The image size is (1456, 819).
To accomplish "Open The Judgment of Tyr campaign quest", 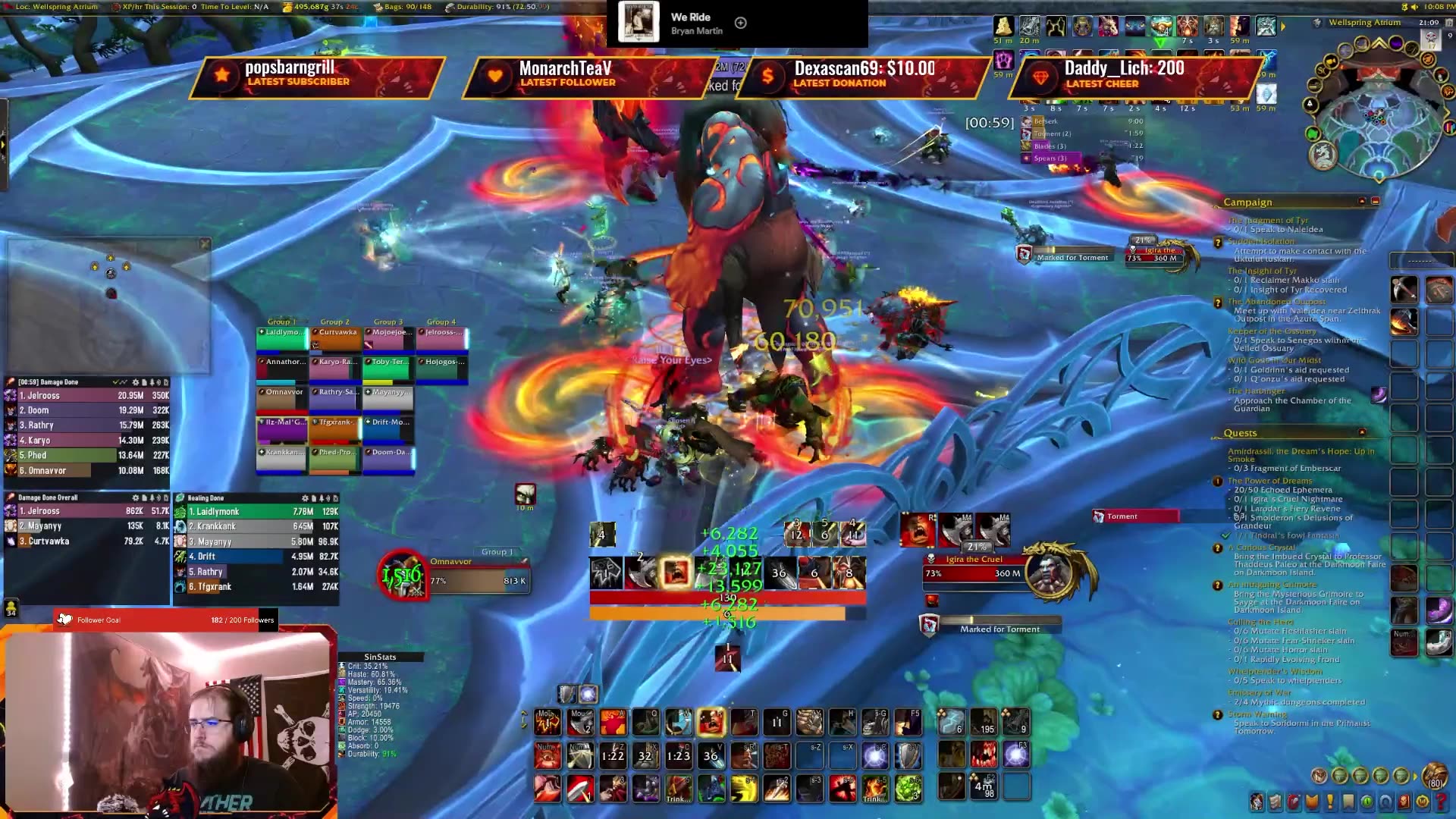I will (x=1267, y=221).
